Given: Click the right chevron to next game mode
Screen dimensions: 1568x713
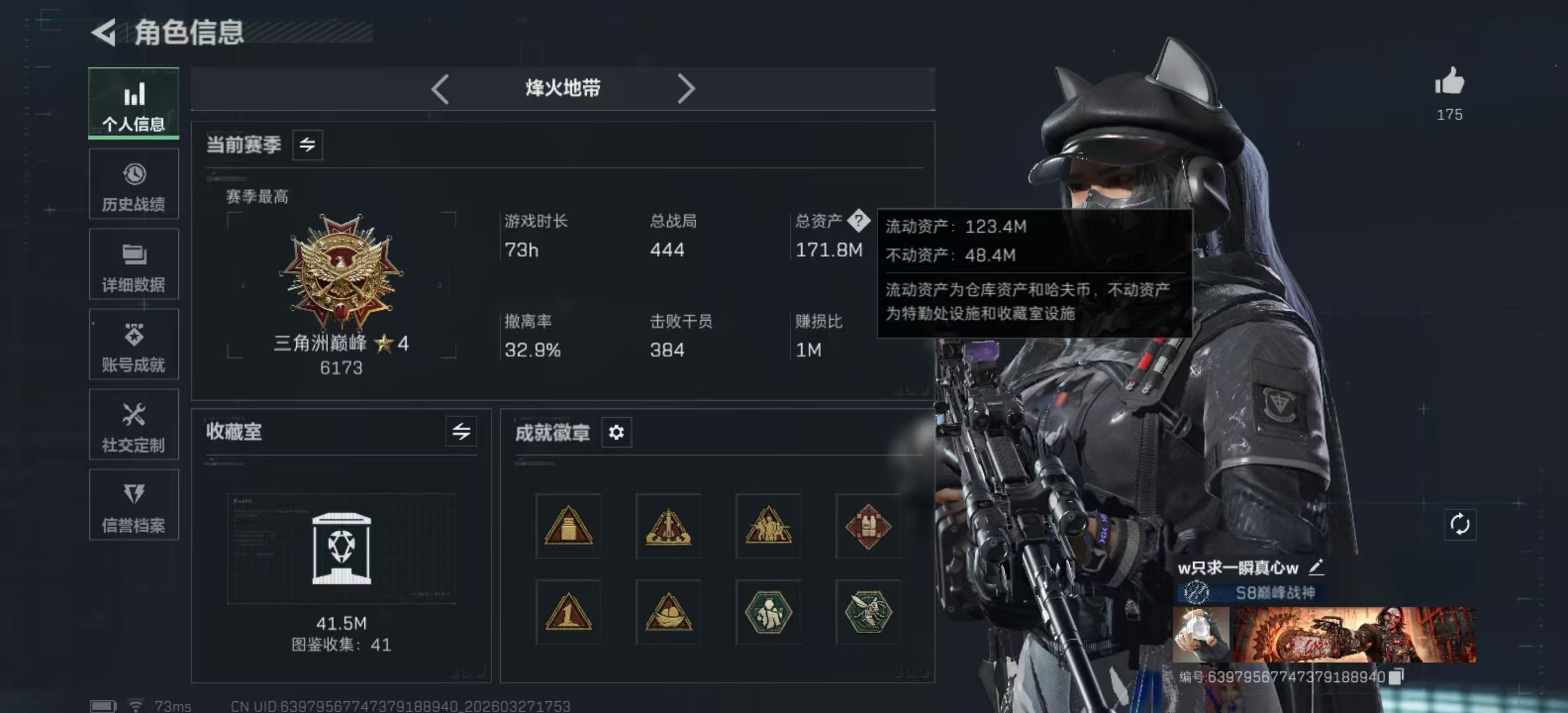Looking at the screenshot, I should click(686, 88).
